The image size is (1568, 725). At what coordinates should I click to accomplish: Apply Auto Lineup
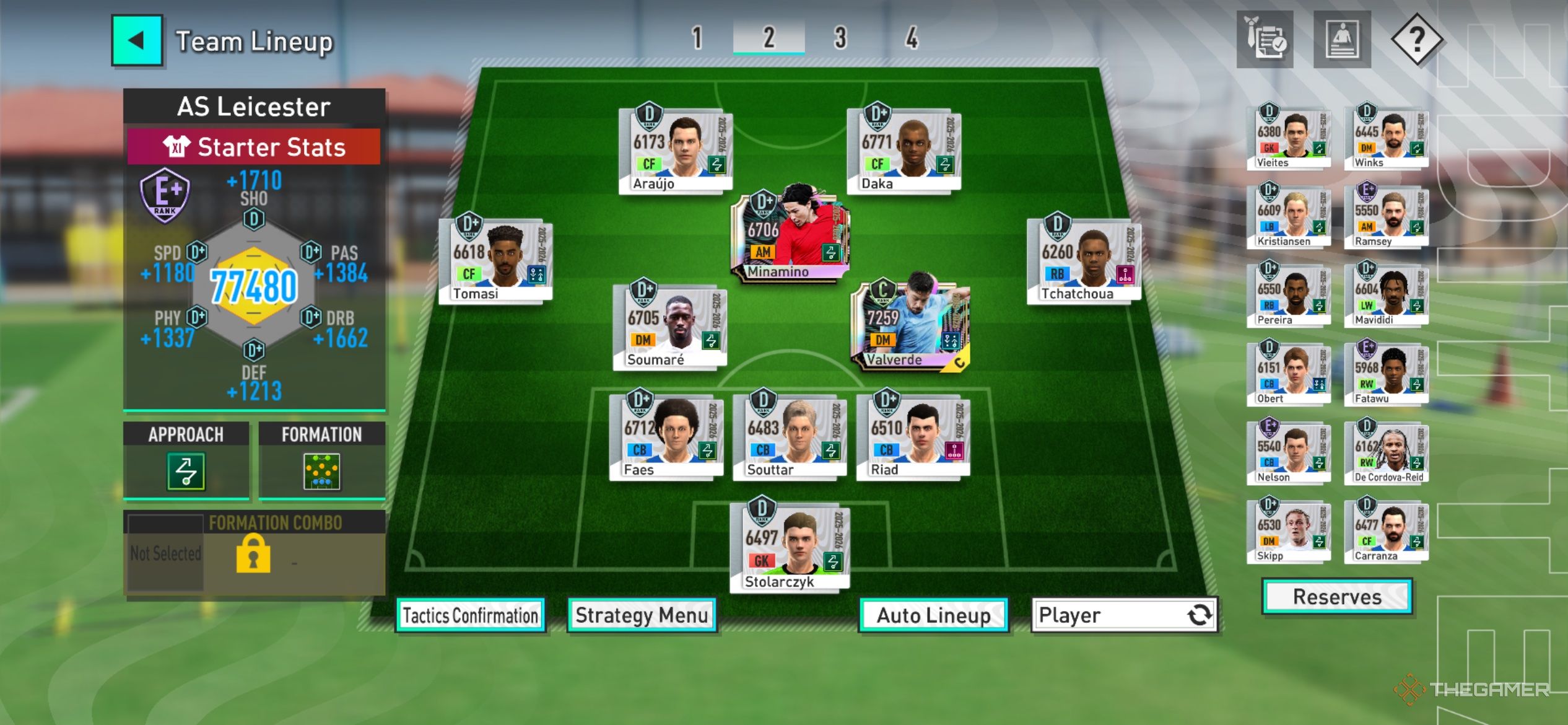pos(933,615)
